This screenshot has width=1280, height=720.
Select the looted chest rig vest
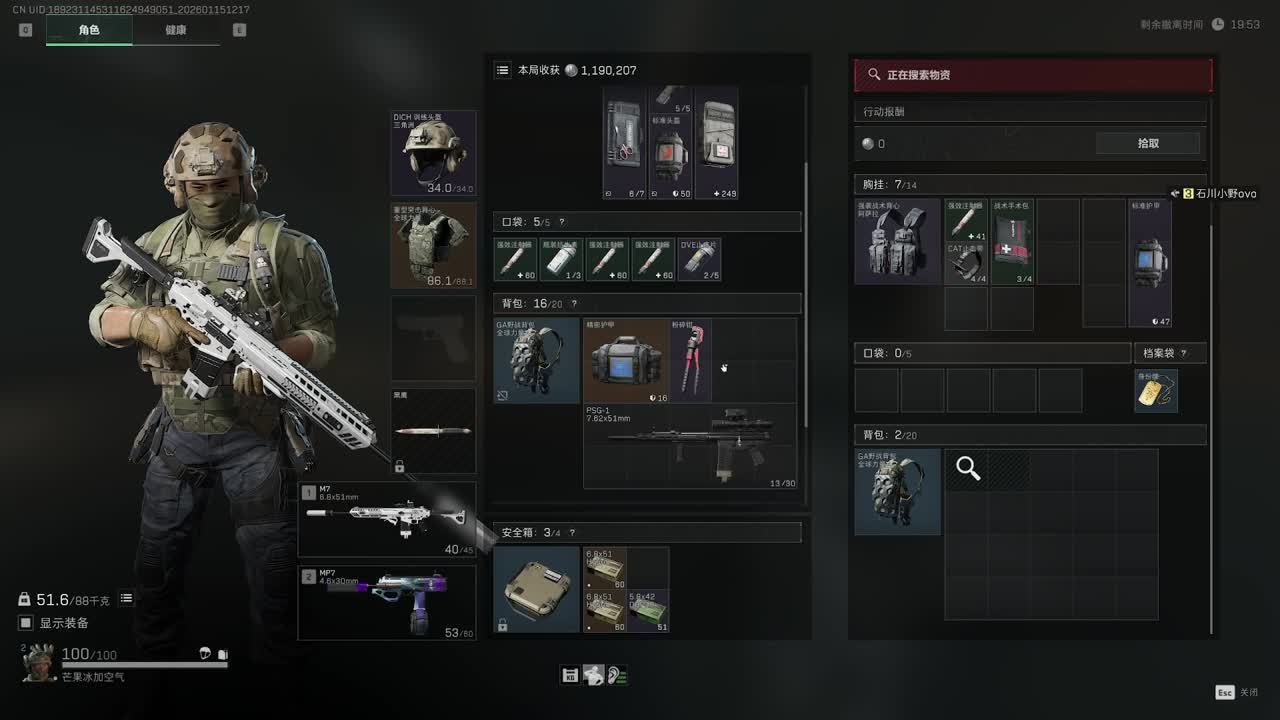pyautogui.click(x=897, y=241)
